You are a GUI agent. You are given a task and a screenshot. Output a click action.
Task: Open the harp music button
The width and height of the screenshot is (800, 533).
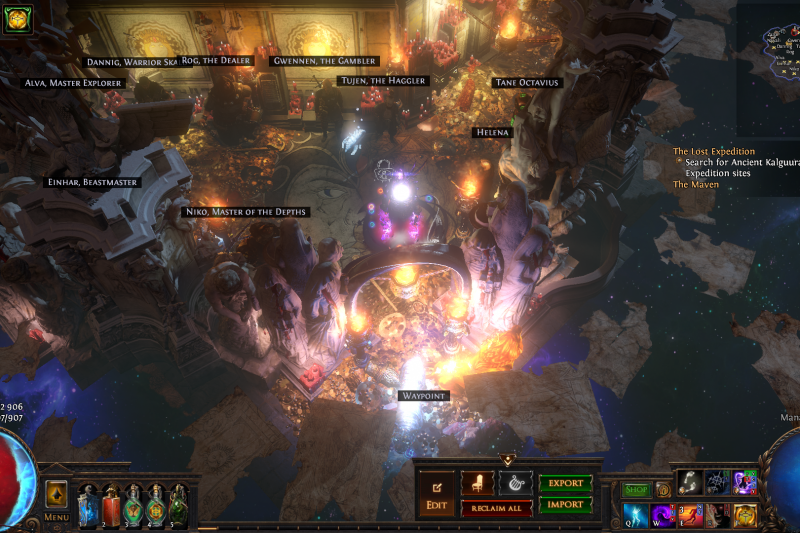pos(515,483)
